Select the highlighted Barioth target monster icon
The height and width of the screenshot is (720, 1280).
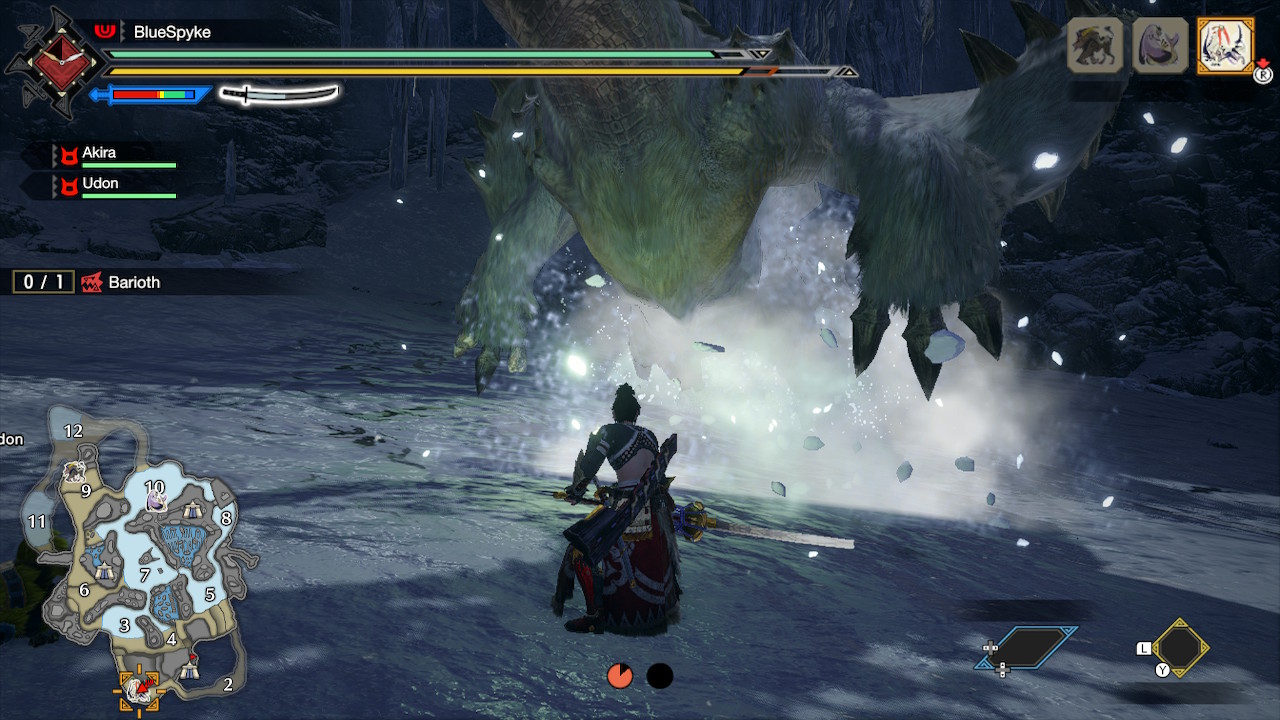click(1225, 45)
